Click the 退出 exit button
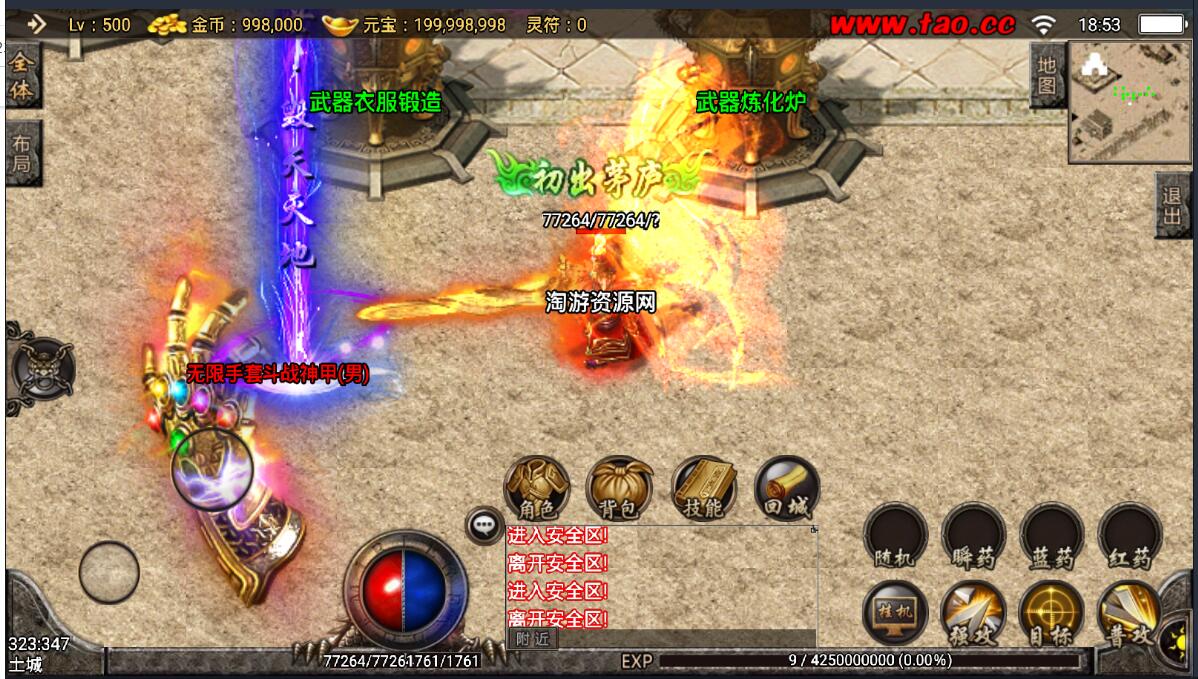This screenshot has width=1198, height=679. (x=1172, y=207)
